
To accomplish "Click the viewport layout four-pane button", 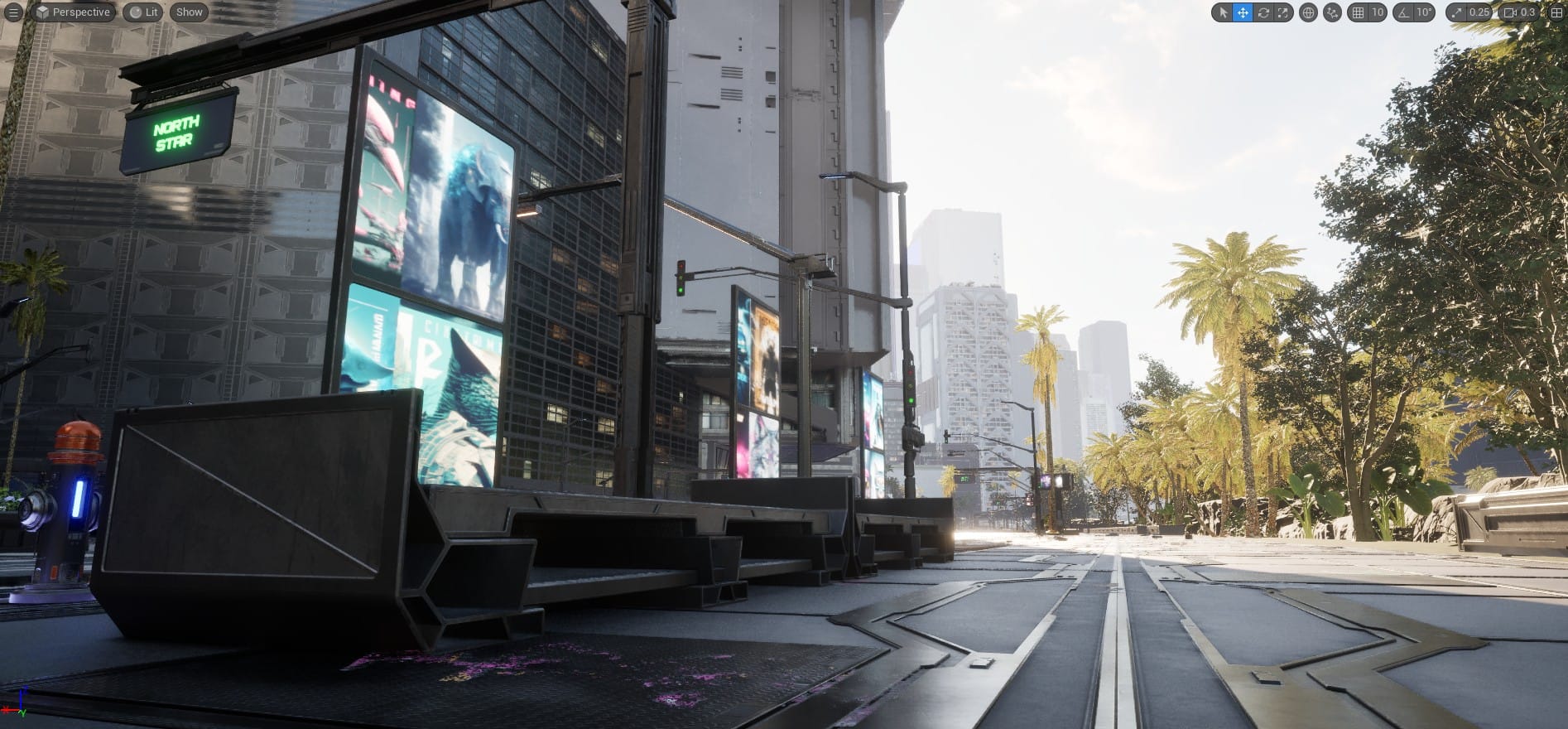I will (1556, 12).
